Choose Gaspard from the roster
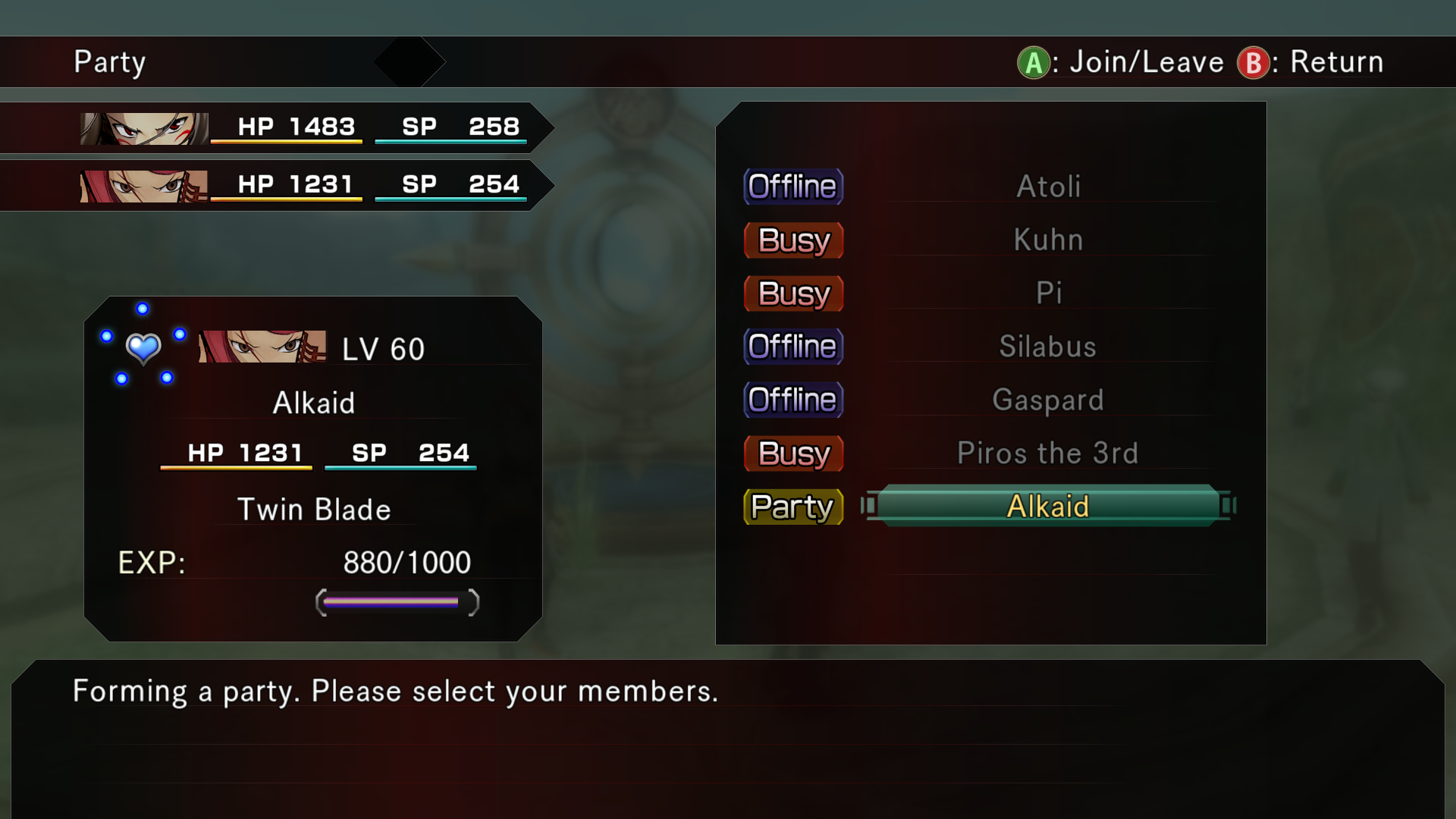1456x819 pixels. pos(1048,400)
